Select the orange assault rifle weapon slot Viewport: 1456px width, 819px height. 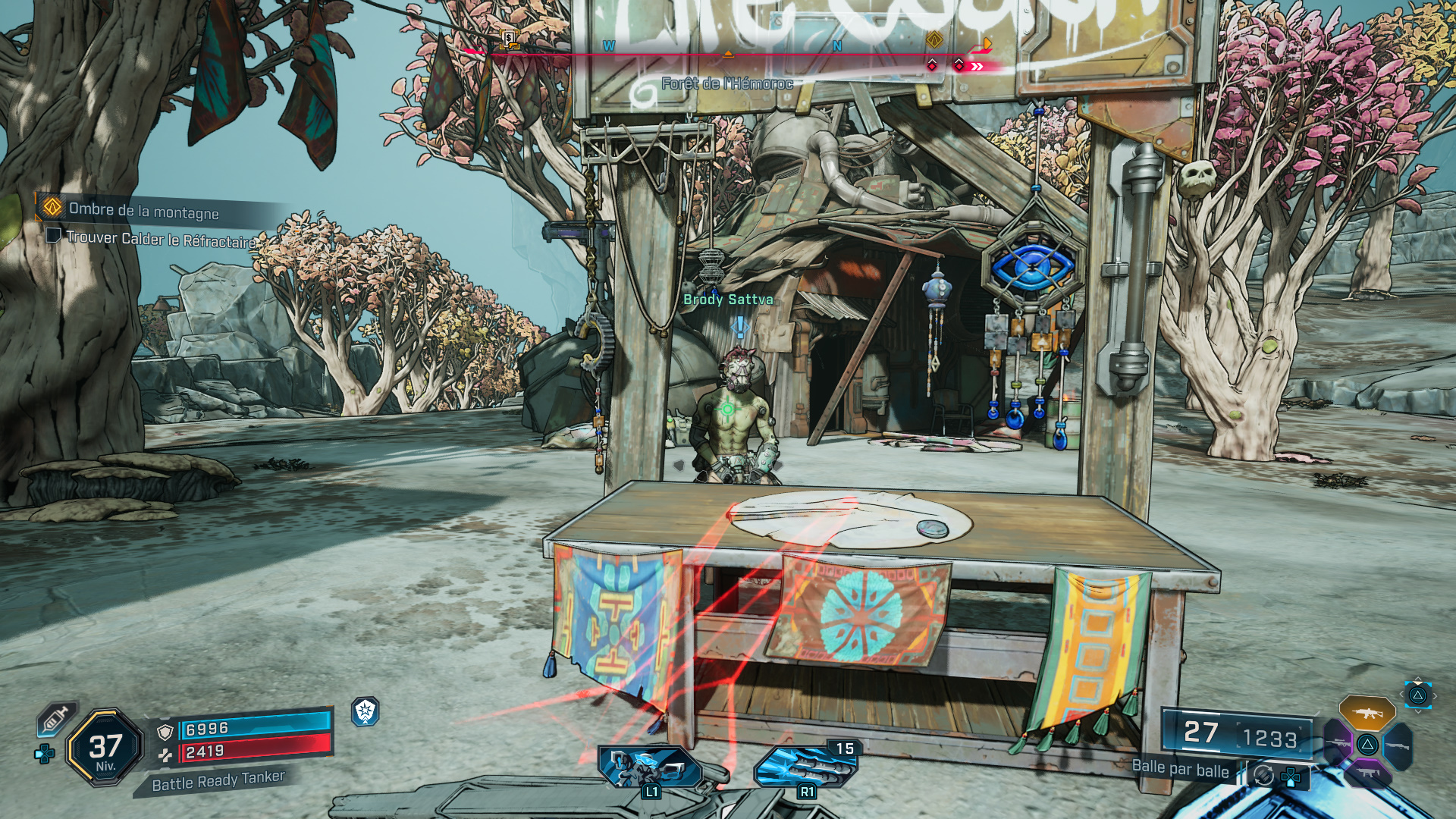[1367, 713]
